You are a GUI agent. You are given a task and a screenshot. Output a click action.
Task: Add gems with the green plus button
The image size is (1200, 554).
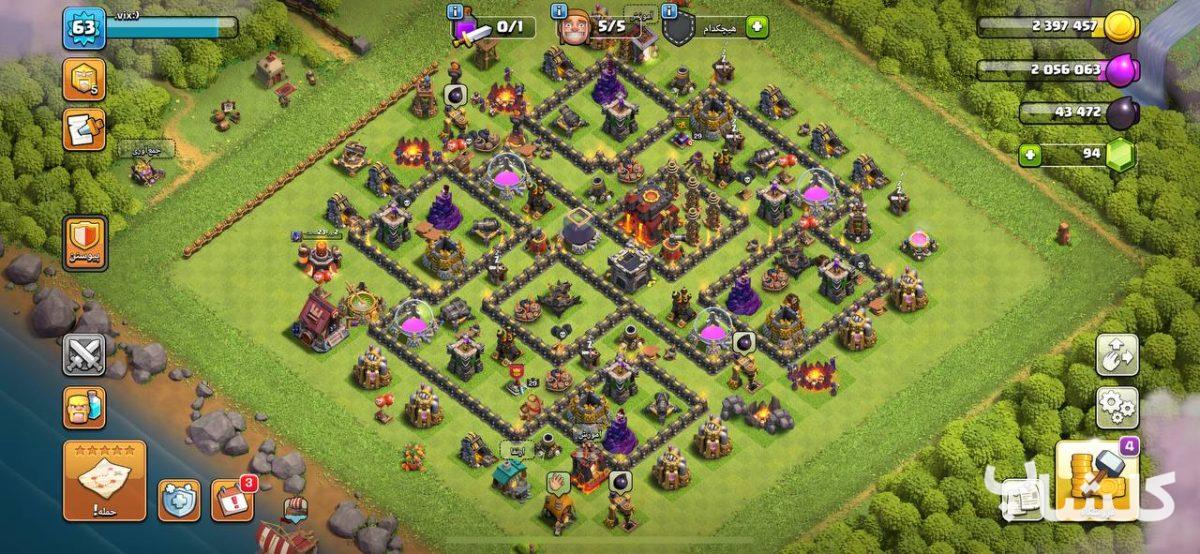point(1030,155)
